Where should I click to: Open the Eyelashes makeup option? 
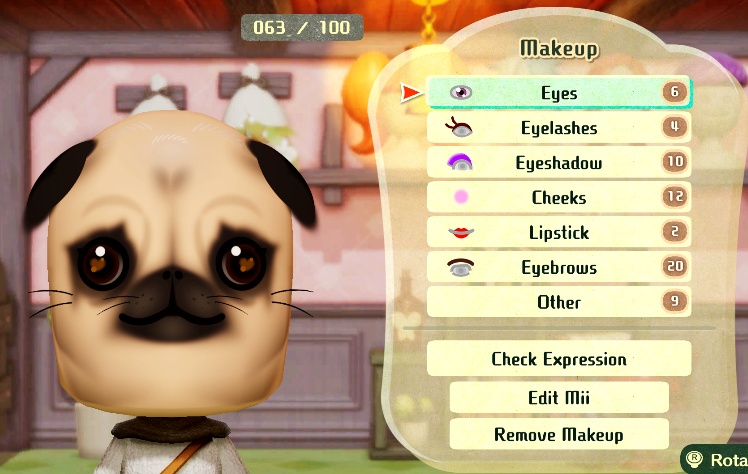[x=559, y=128]
